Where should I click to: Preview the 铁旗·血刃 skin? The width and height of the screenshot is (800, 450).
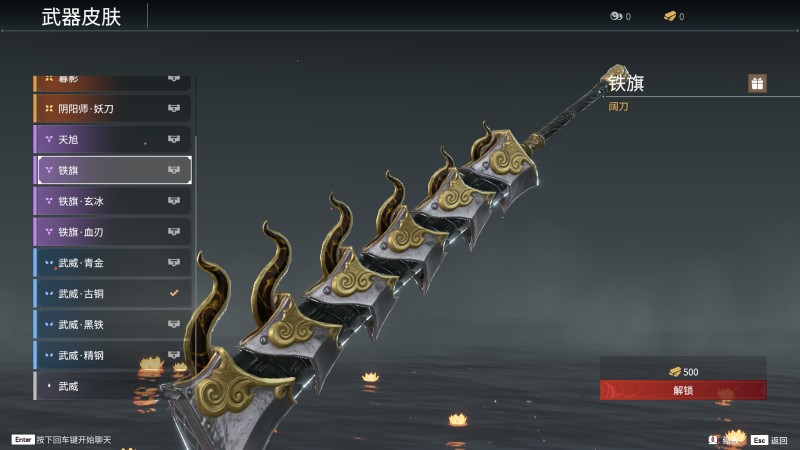(x=112, y=232)
